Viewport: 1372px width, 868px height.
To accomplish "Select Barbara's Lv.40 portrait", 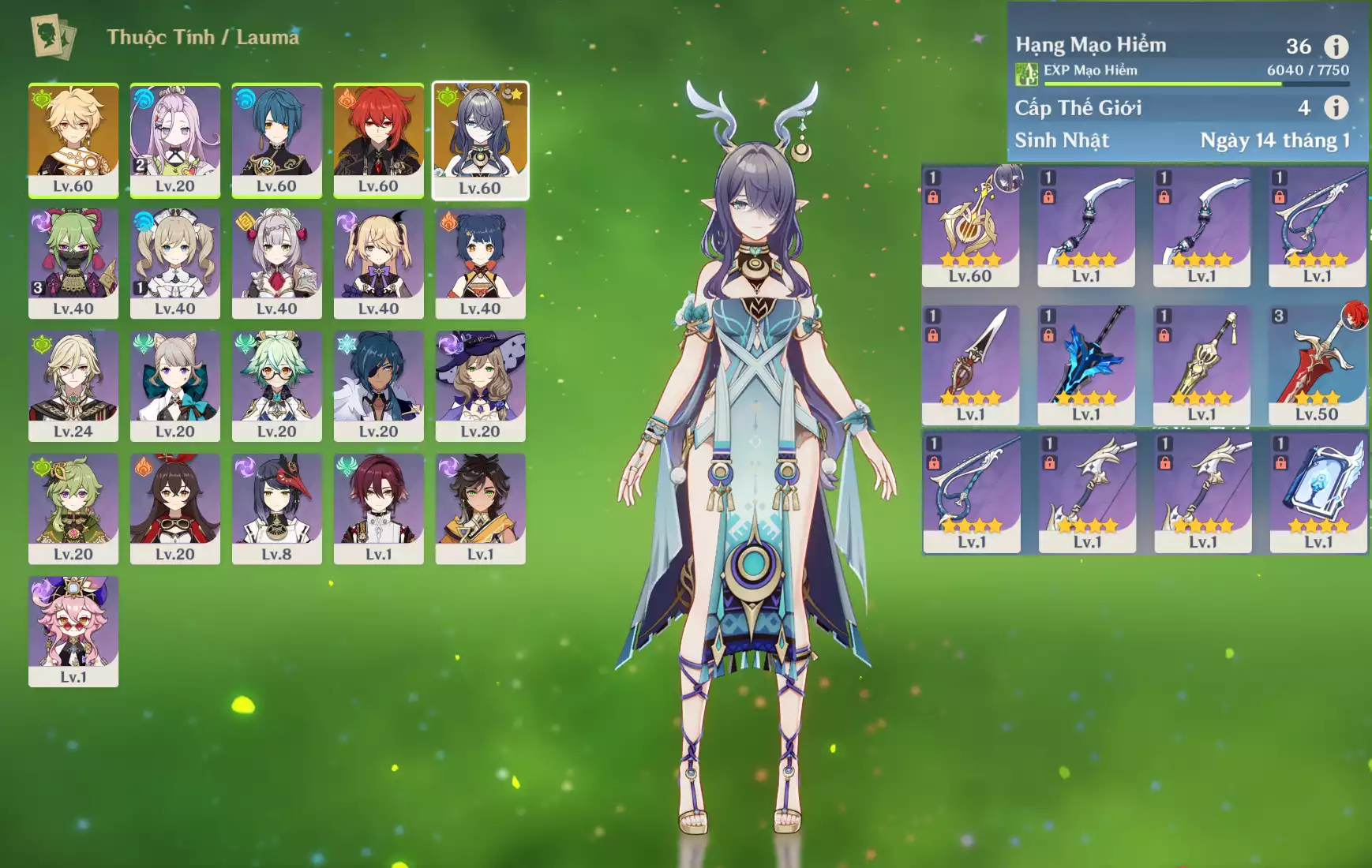I will pyautogui.click(x=174, y=262).
